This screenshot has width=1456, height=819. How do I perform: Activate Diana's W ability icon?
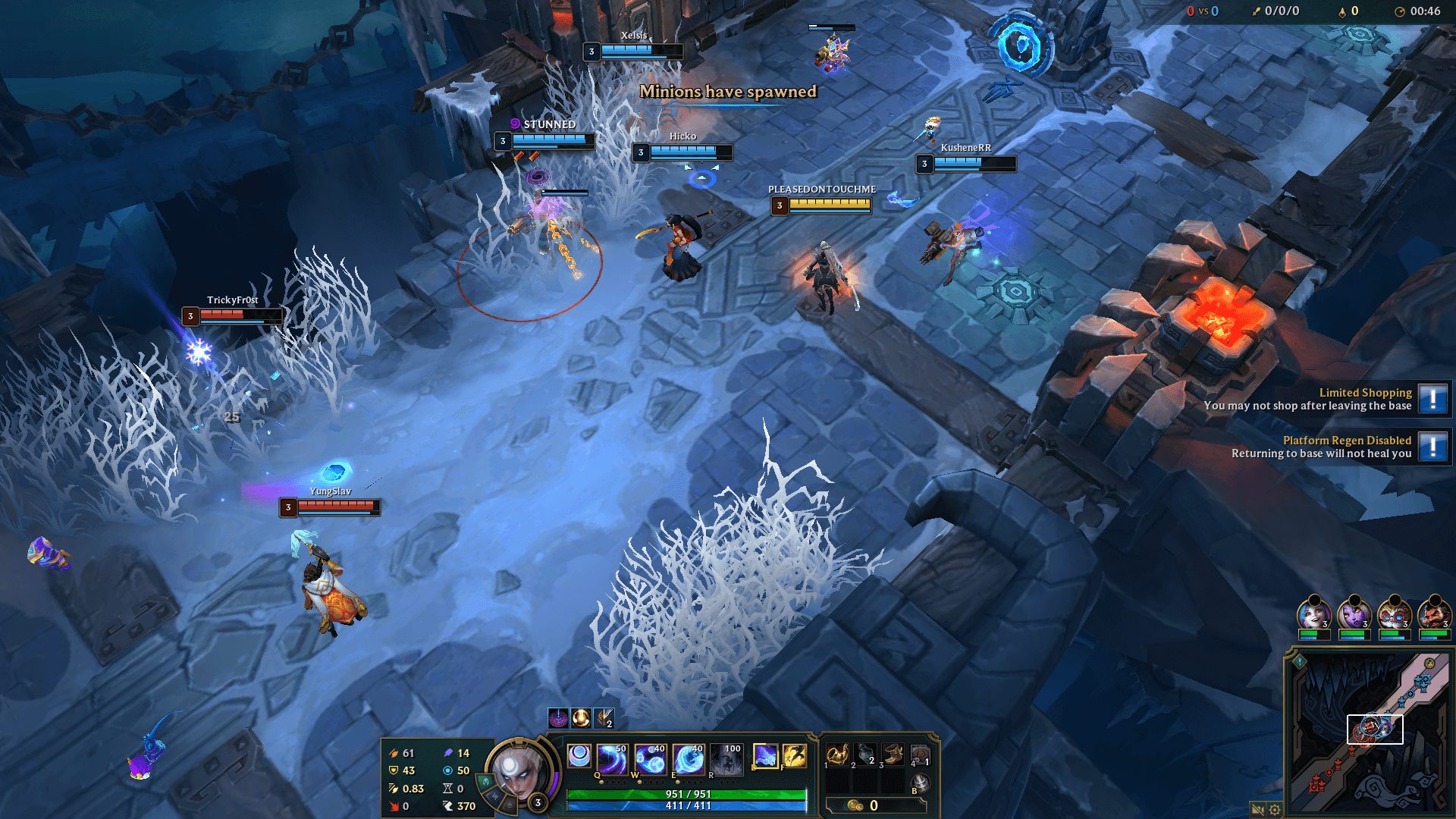coord(651,758)
